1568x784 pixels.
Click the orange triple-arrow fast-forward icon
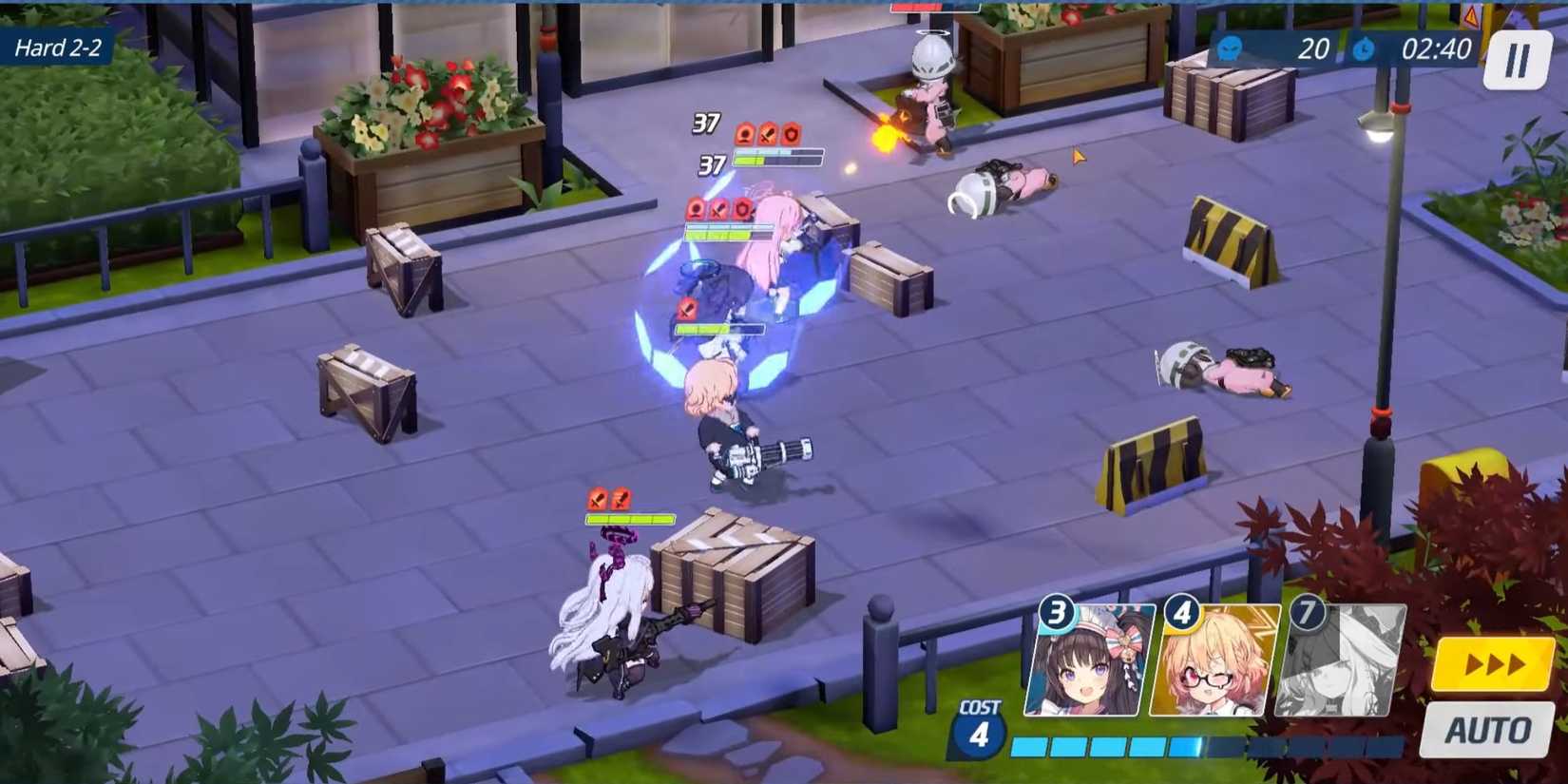pos(1495,662)
